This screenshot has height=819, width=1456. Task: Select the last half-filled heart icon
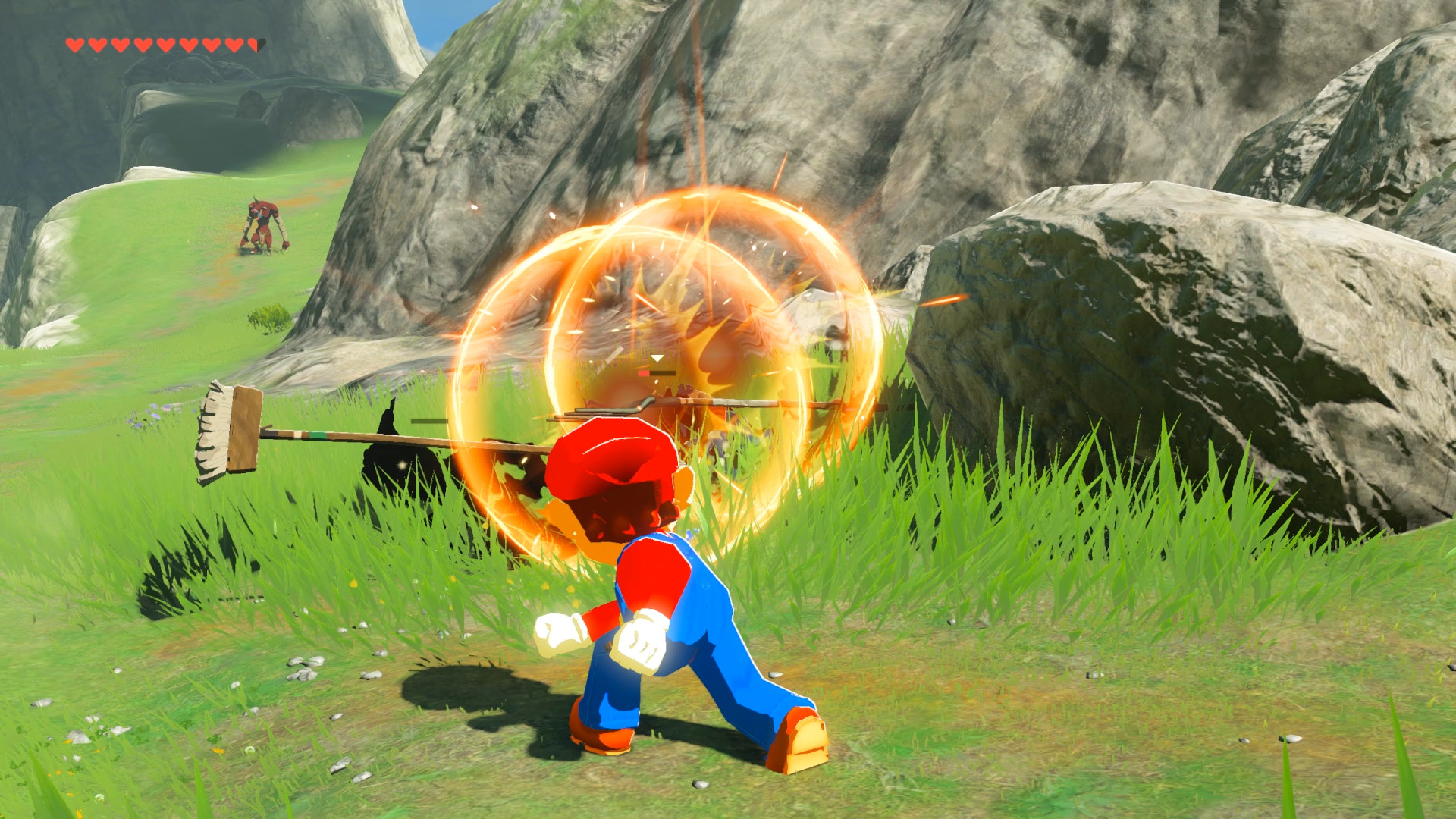[x=256, y=44]
